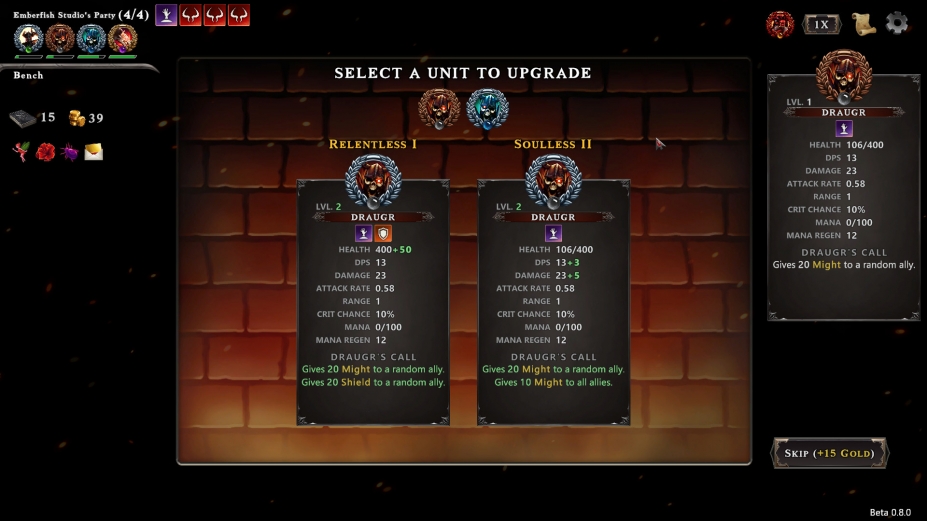Click the purple trait icon on Soulless II card

tap(553, 233)
